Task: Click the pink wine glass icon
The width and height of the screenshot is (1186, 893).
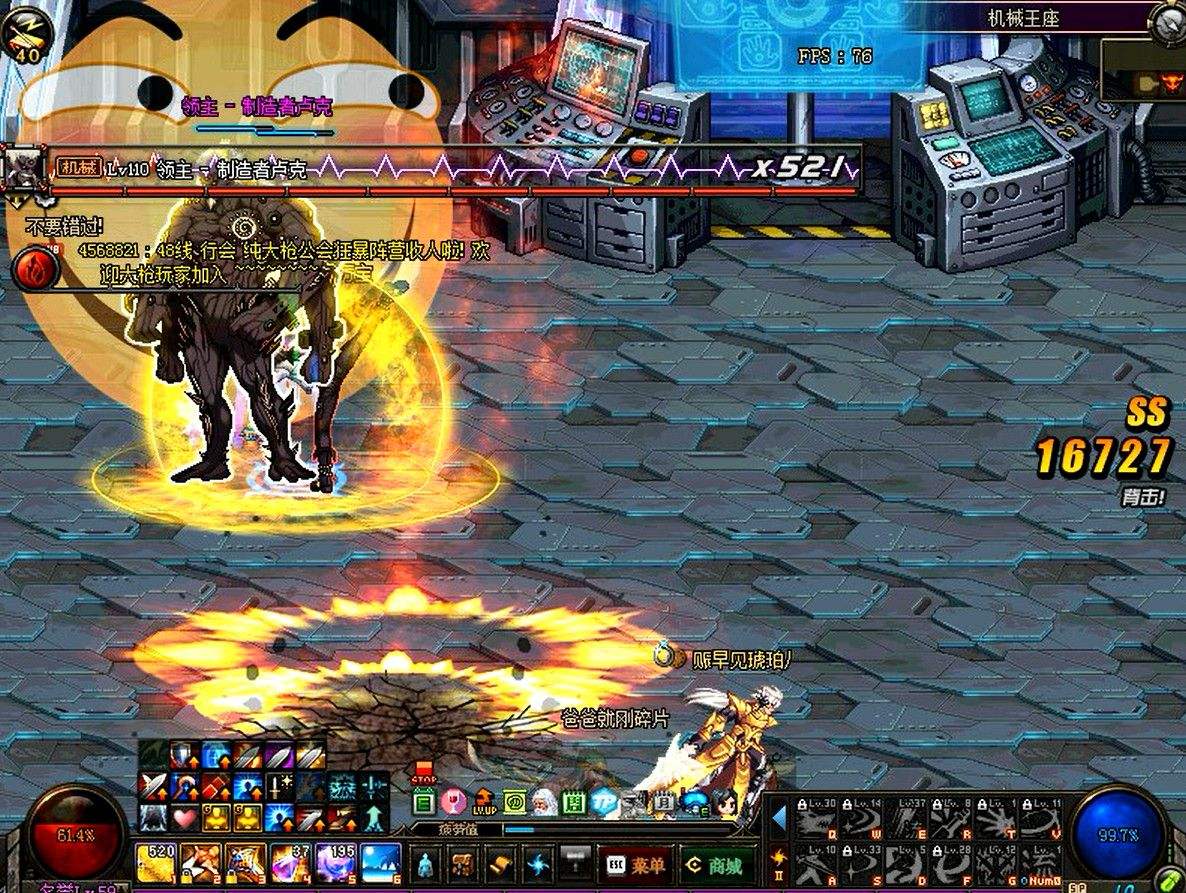Action: pos(453,802)
